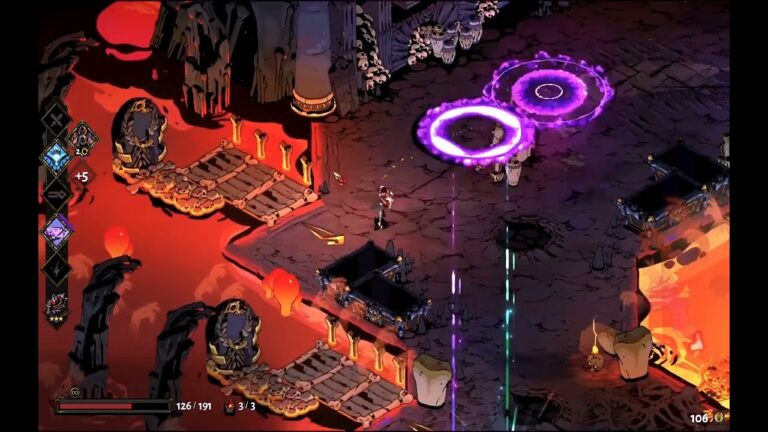
Task: Select the small boon icon marked 2
Action: pyautogui.click(x=82, y=139)
